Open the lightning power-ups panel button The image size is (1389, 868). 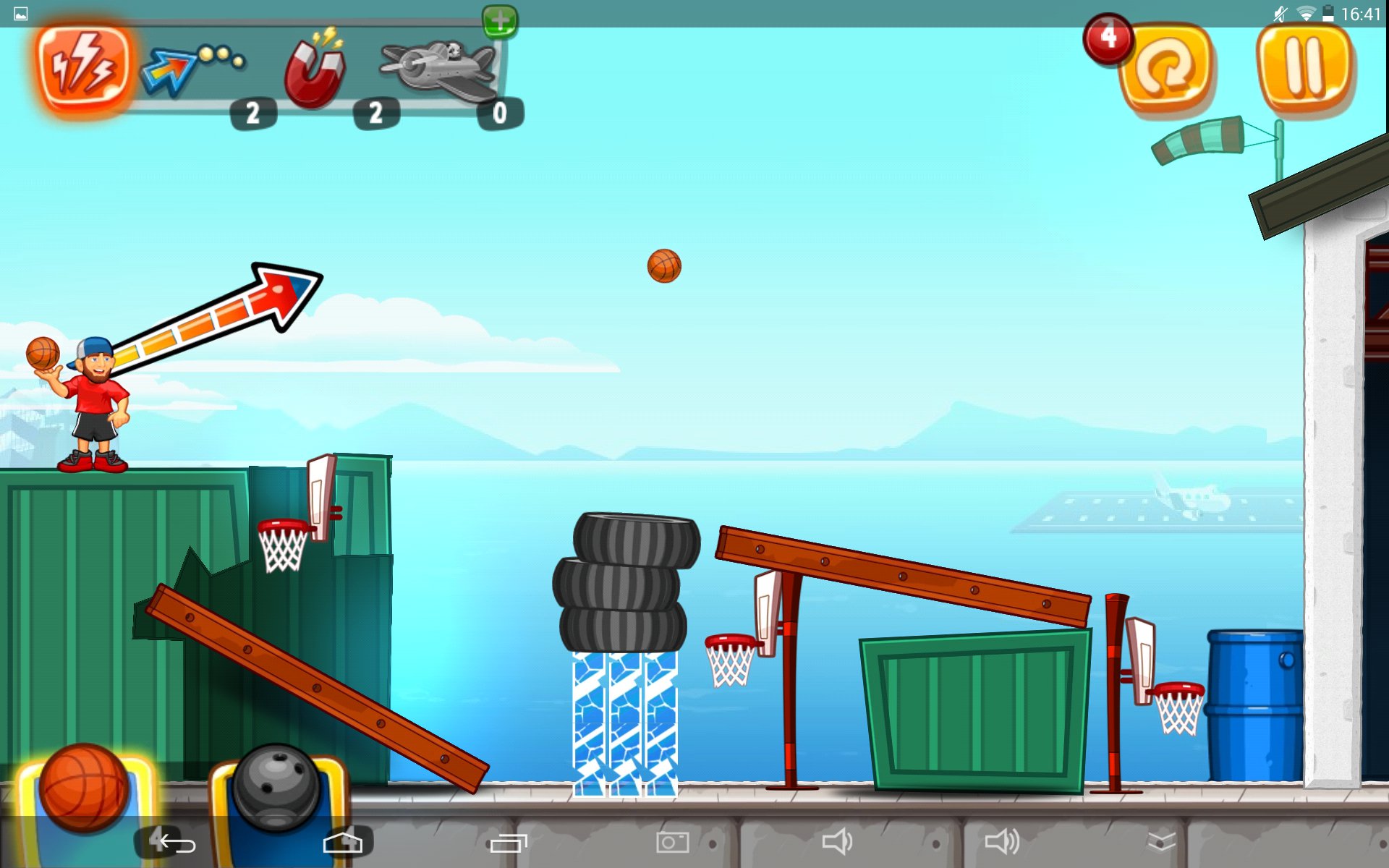coord(84,67)
